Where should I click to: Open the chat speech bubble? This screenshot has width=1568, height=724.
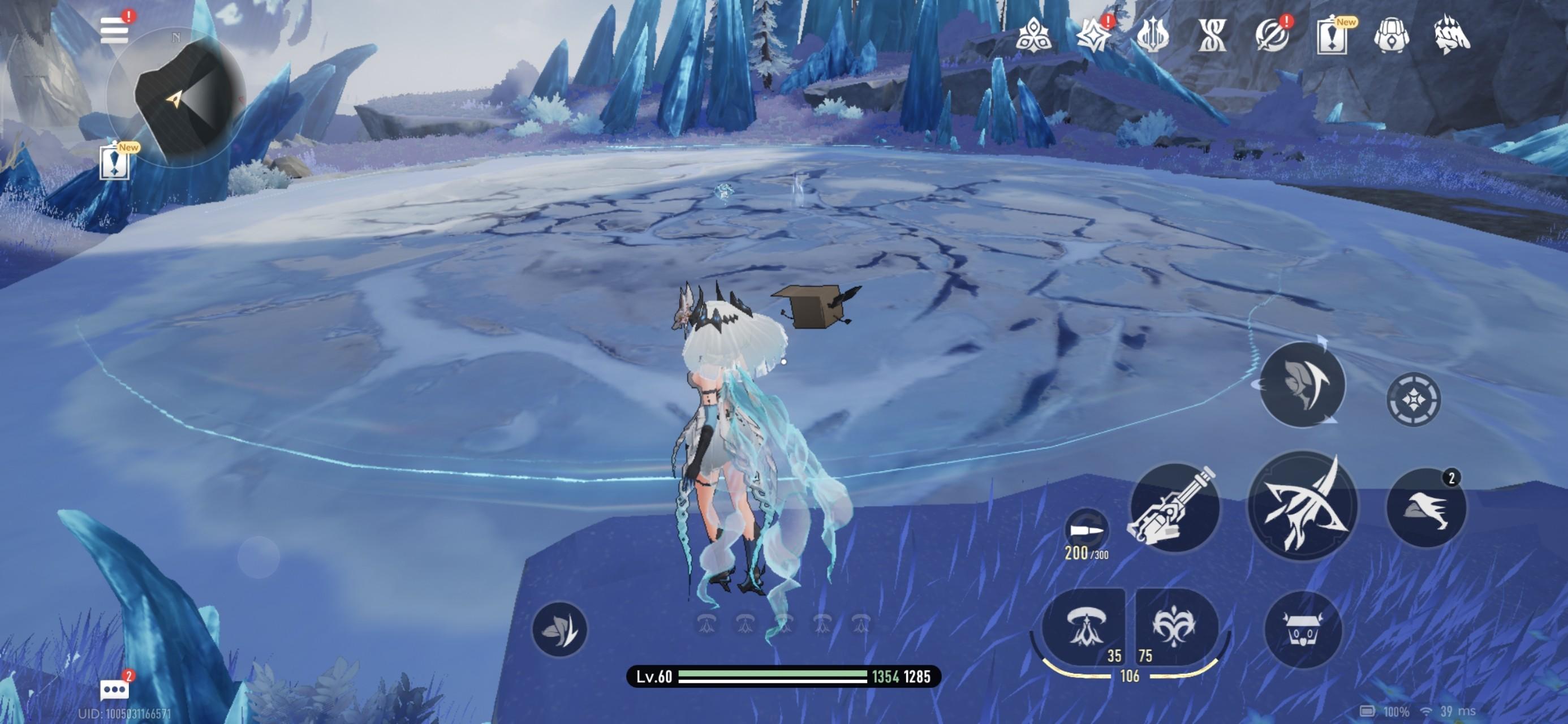(114, 690)
